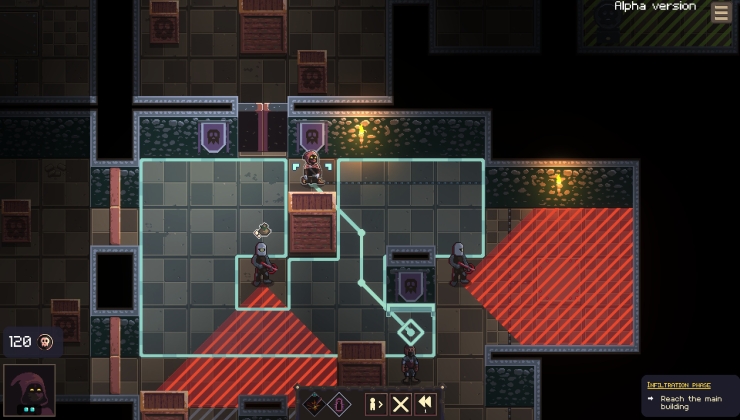Open the Infiltration Phase objective tracker

point(688,396)
